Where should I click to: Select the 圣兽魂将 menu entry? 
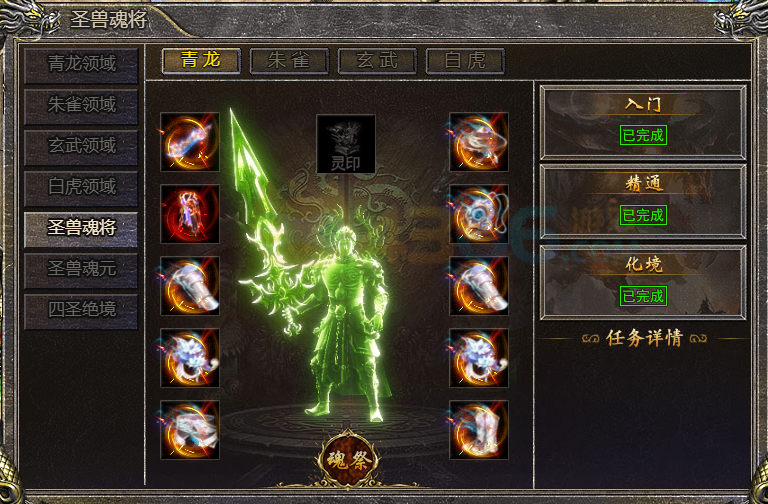(82, 228)
